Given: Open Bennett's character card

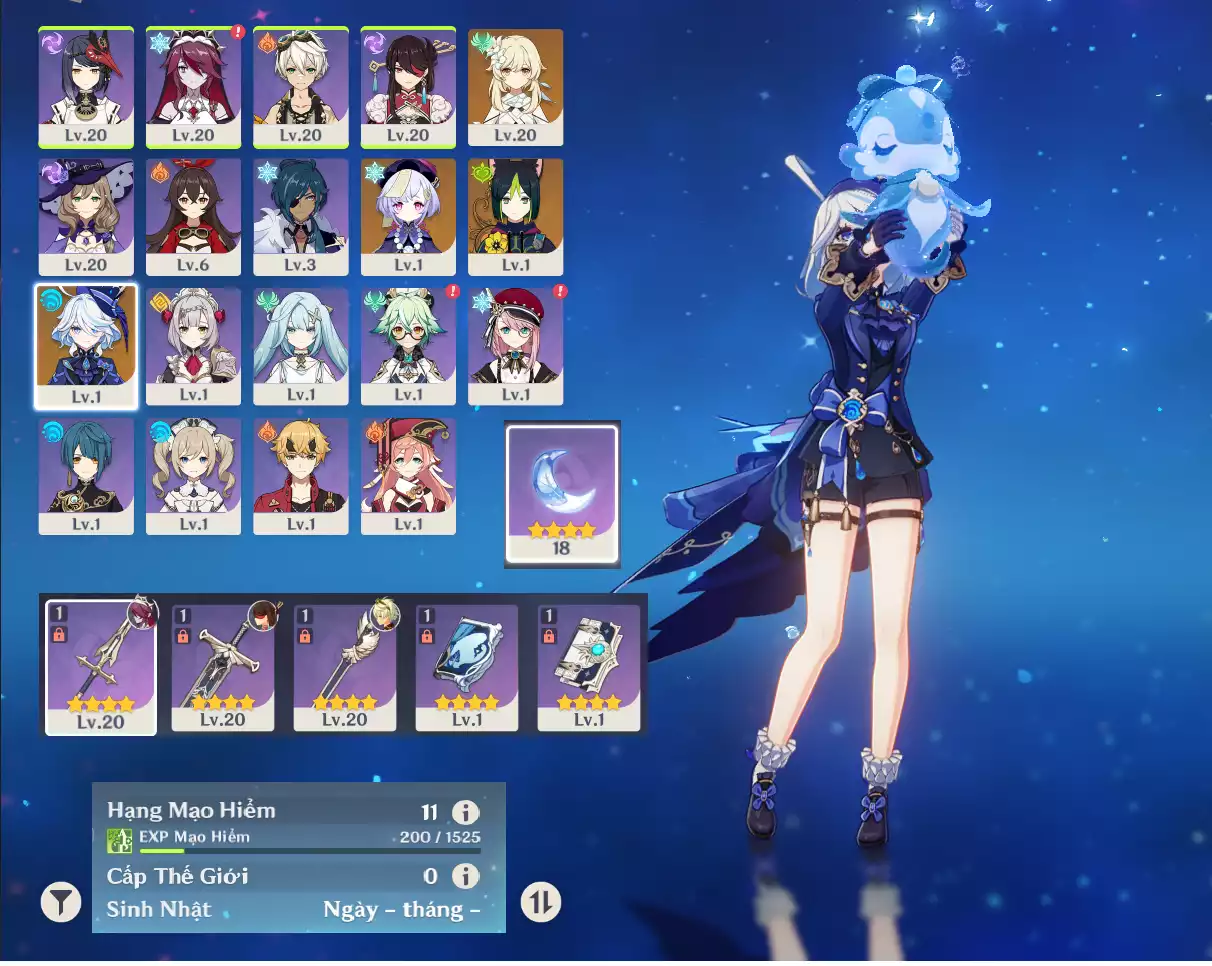Looking at the screenshot, I should point(301,87).
